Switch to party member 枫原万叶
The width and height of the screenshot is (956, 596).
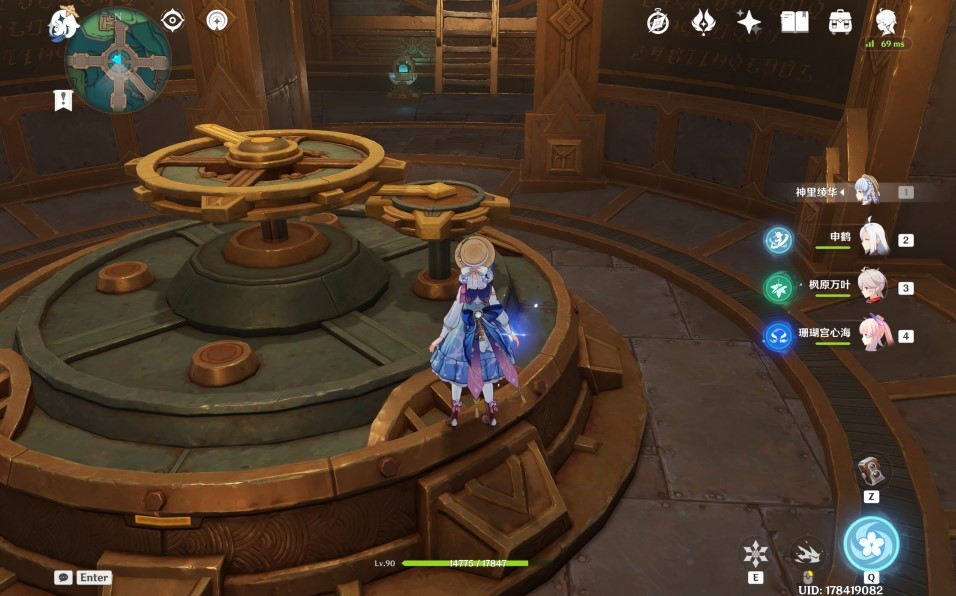pos(872,288)
